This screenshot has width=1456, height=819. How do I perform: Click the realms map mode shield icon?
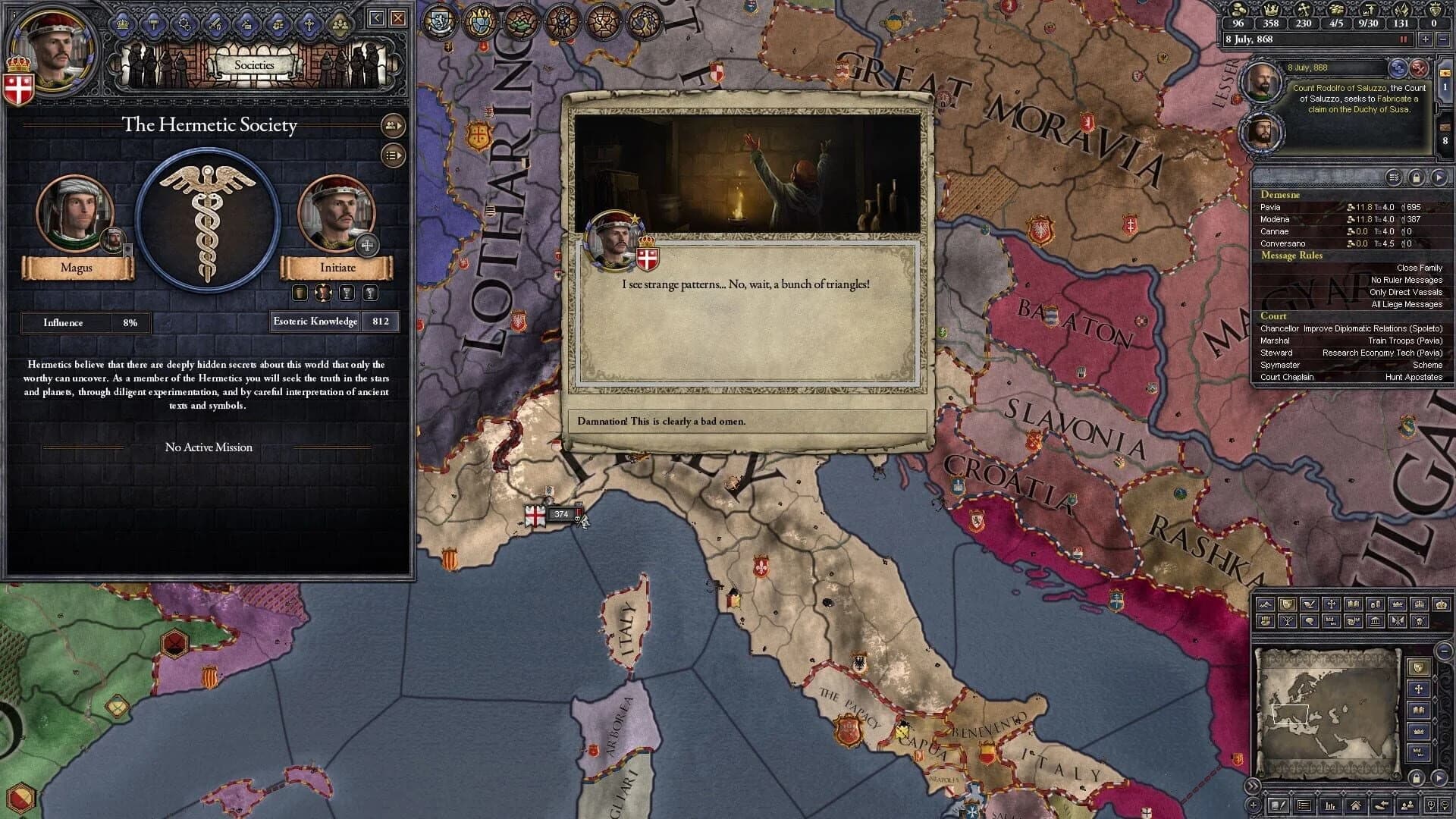click(1288, 604)
